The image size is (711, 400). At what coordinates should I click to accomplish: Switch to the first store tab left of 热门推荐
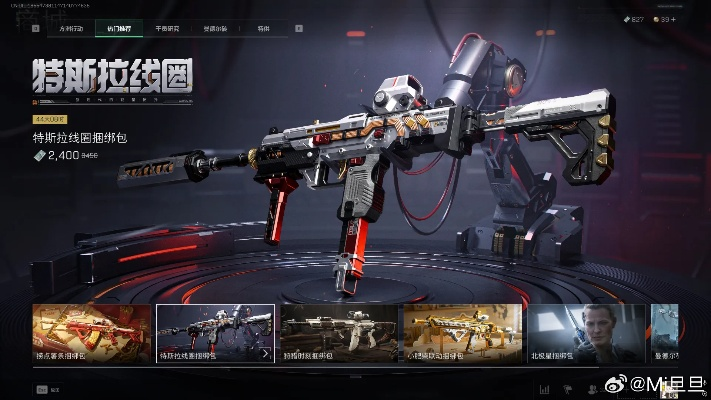pyautogui.click(x=70, y=29)
